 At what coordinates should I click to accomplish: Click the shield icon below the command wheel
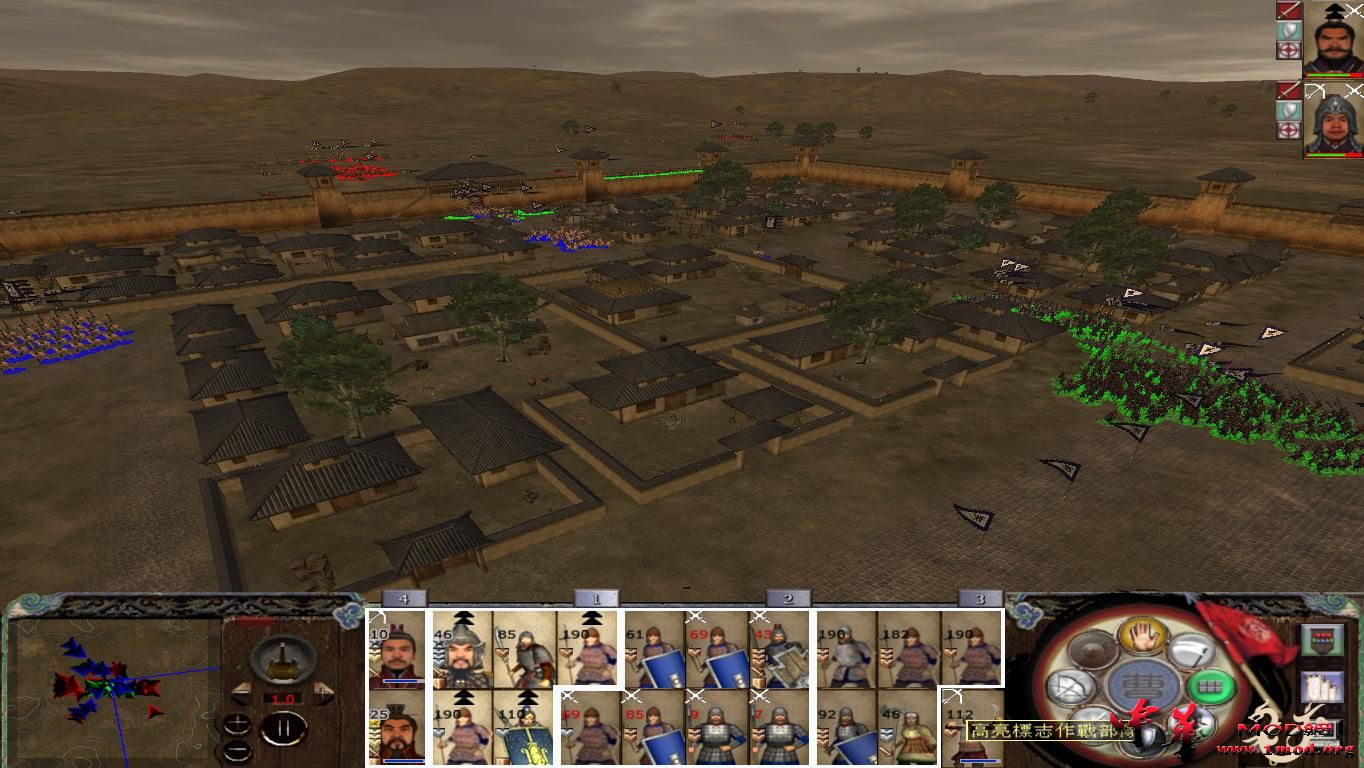[x=1146, y=733]
